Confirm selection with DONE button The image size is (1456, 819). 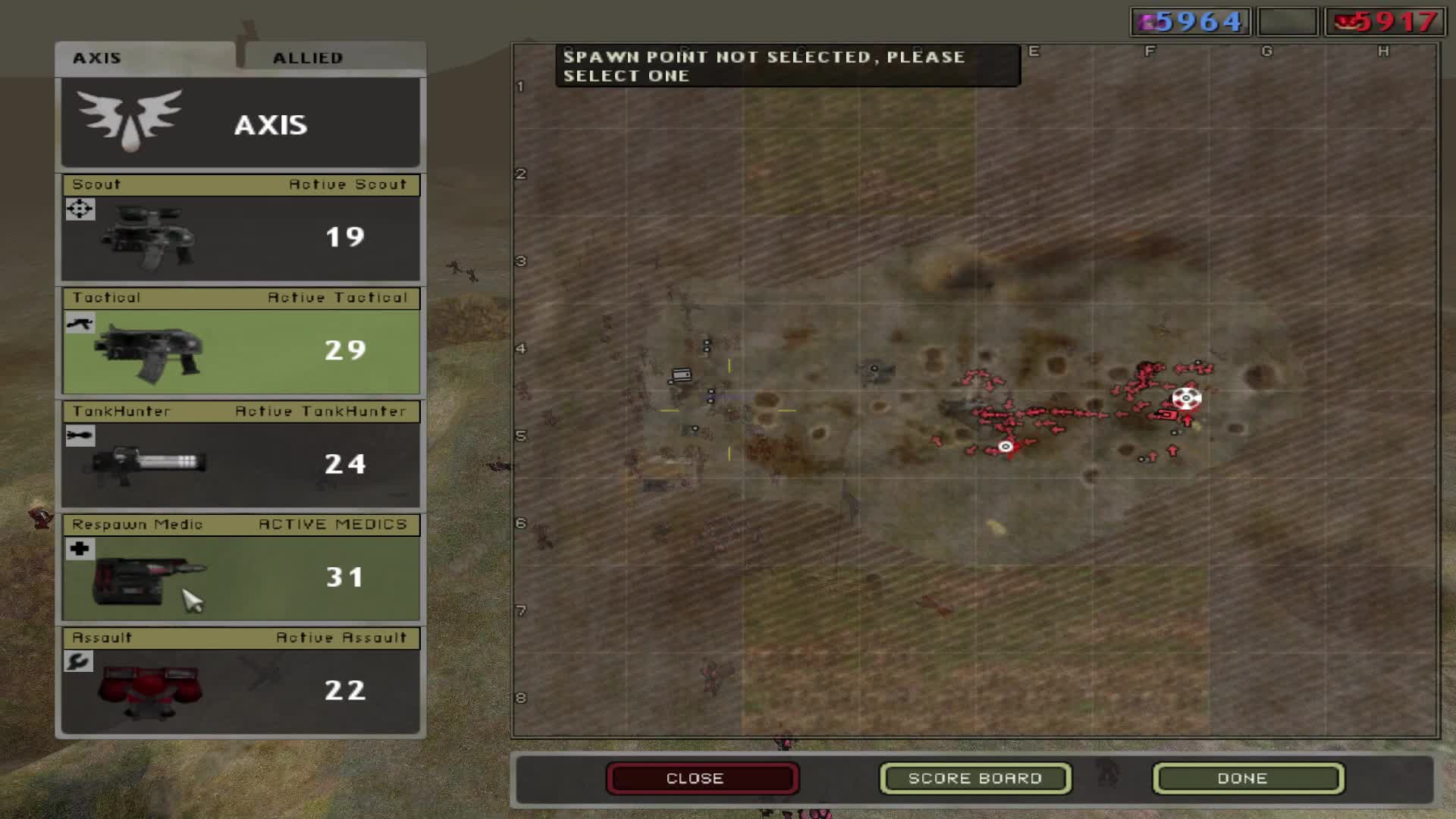coord(1248,779)
